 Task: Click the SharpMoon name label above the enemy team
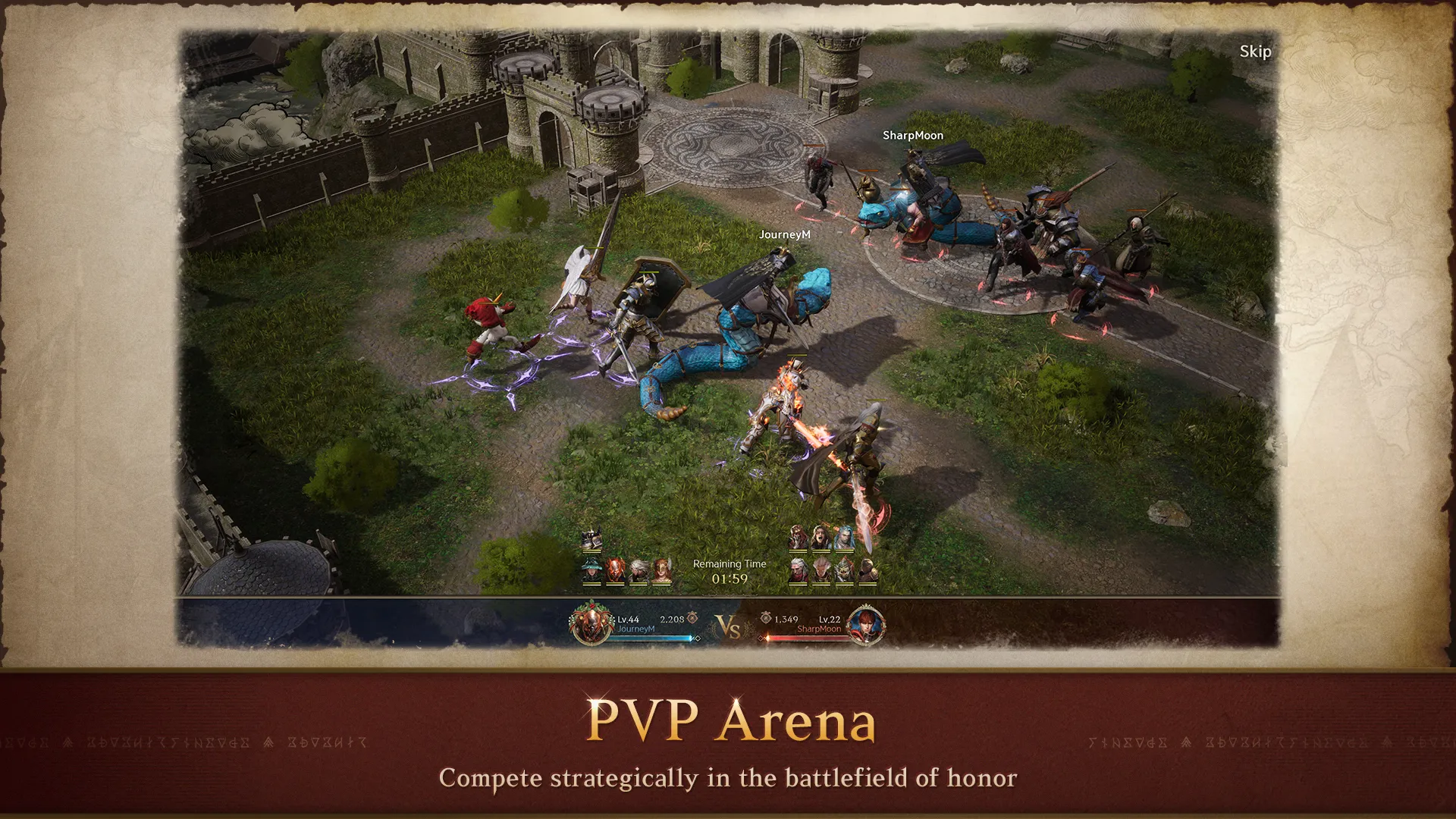(913, 135)
